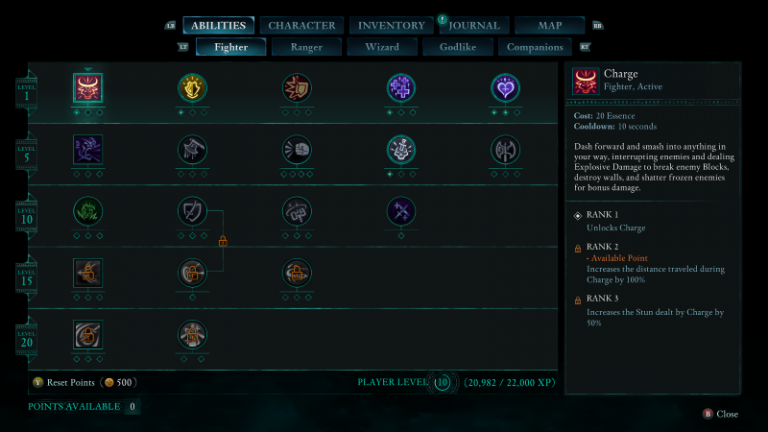Switch to the Wizard ability tree

[381, 47]
